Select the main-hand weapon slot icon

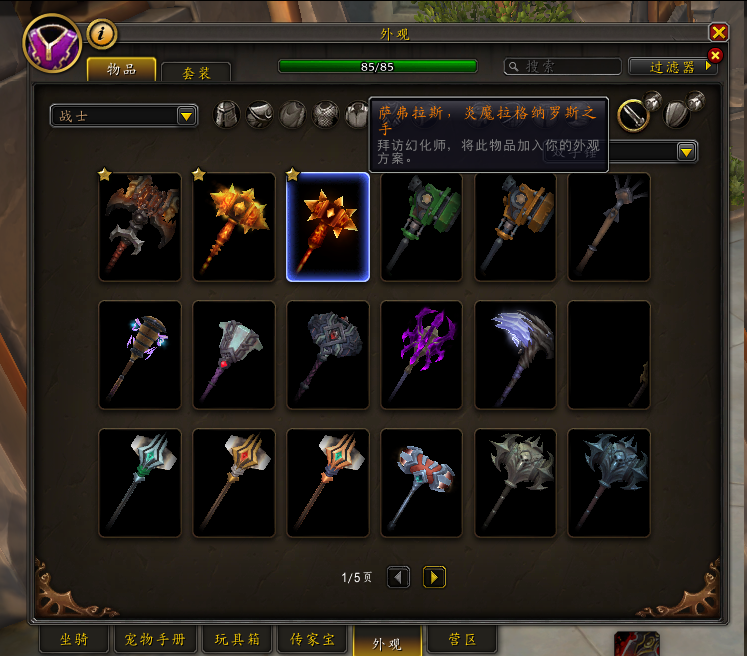(632, 115)
